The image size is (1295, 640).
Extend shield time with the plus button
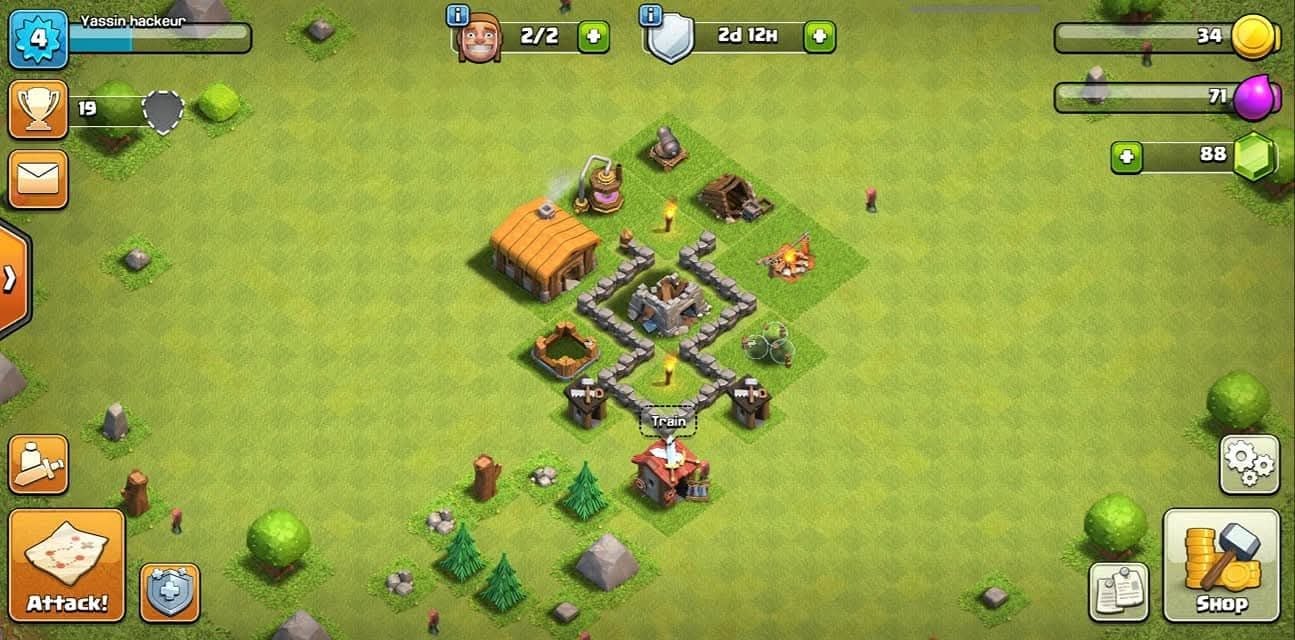[x=819, y=37]
